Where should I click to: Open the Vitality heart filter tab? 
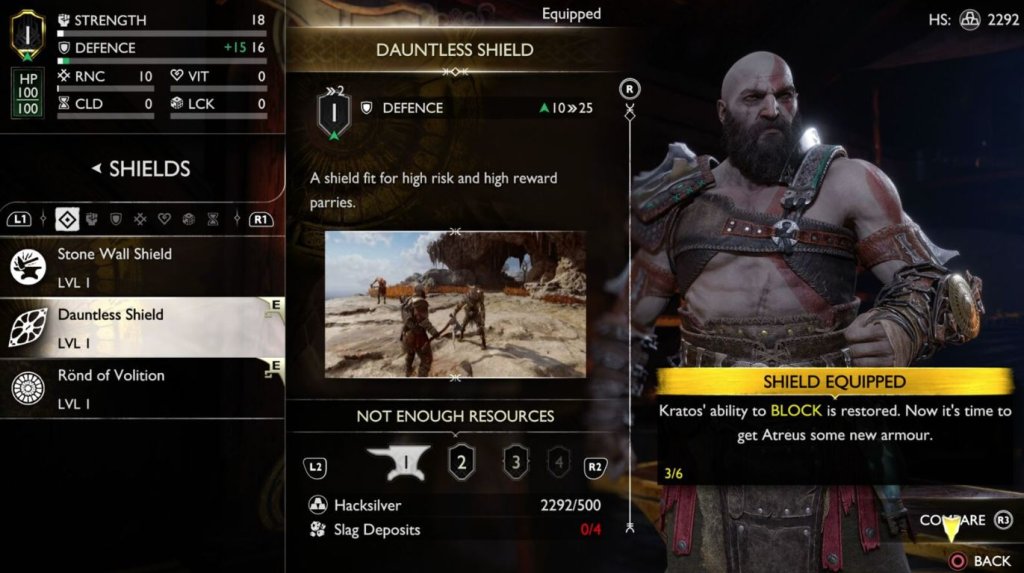pos(164,218)
